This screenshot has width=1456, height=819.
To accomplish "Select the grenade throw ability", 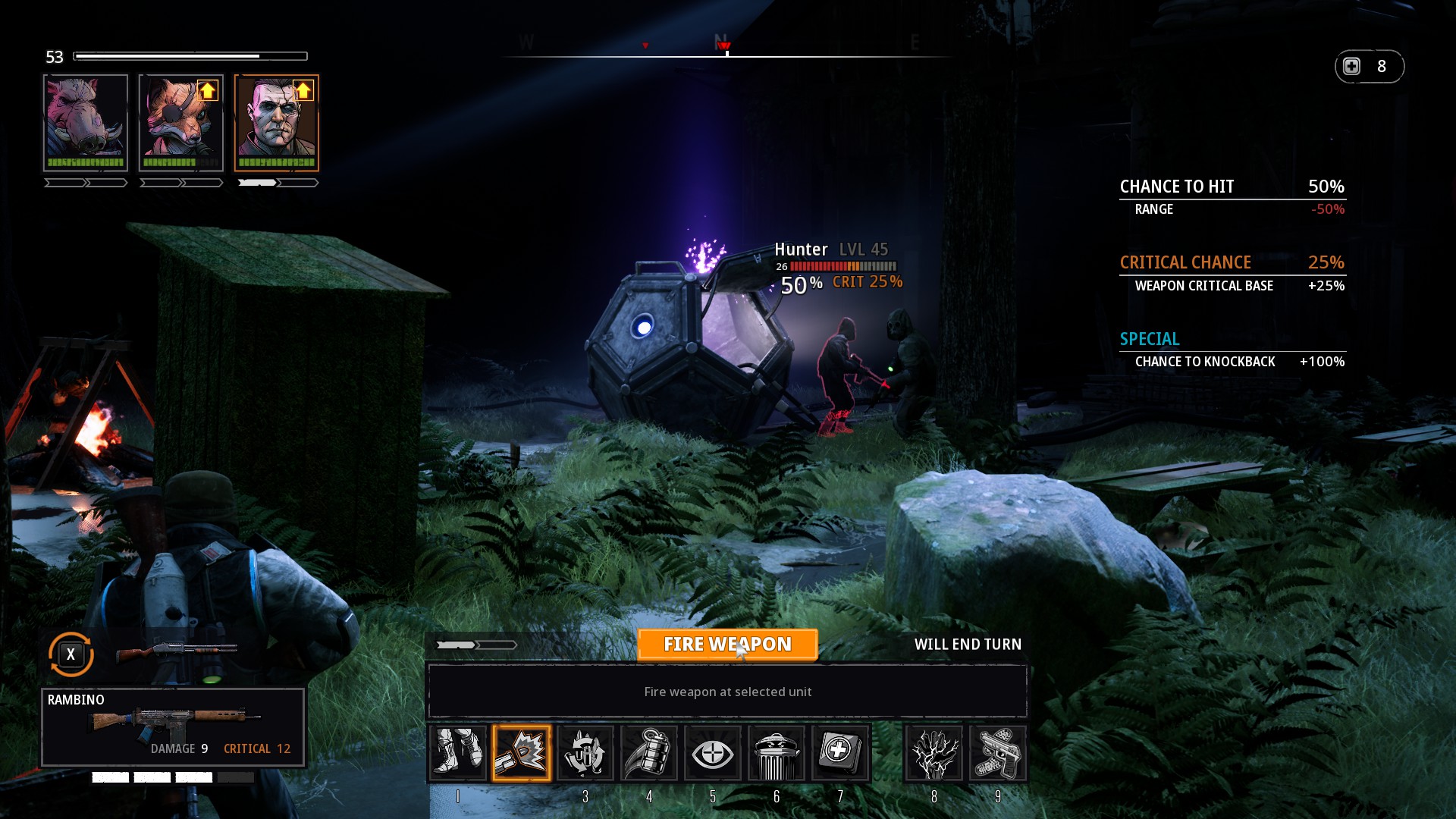I will click(649, 753).
